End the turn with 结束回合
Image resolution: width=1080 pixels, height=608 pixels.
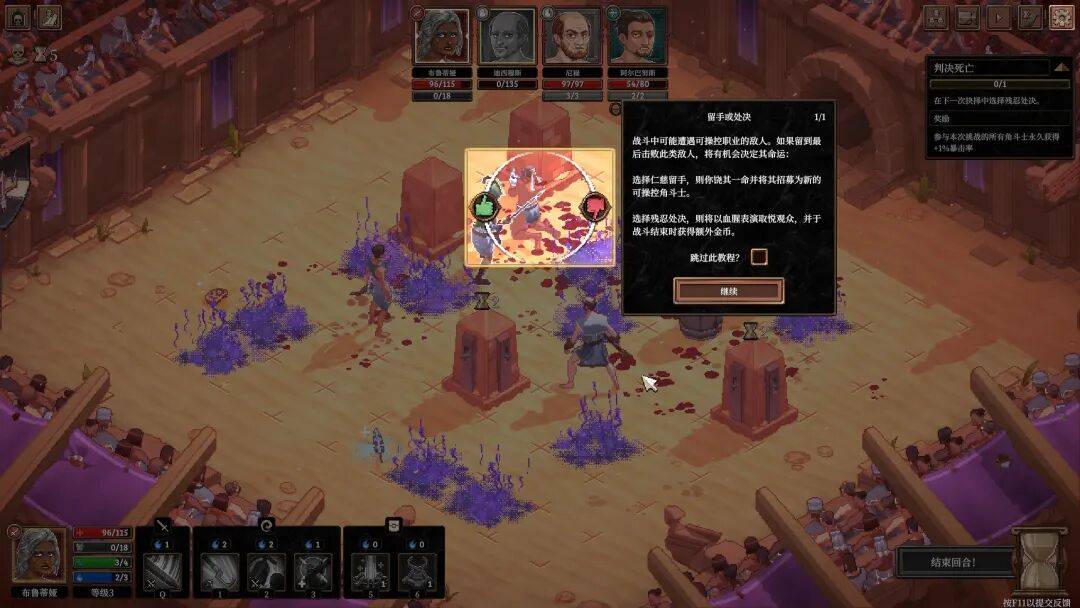(952, 562)
